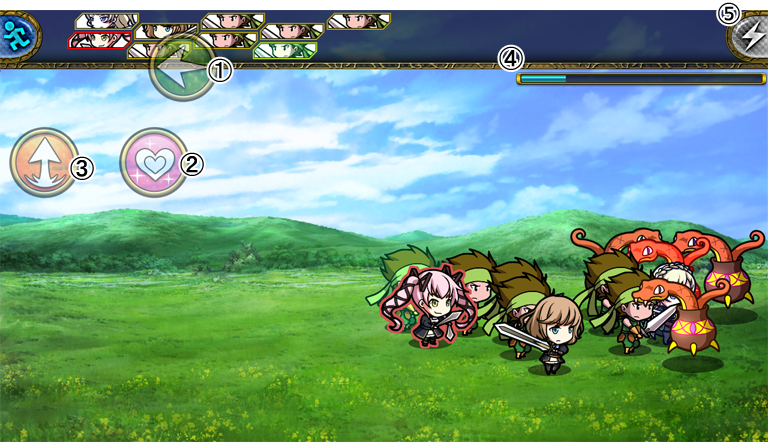Select the red-outlined portrait in turn order
The width and height of the screenshot is (768, 442).
coord(99,40)
